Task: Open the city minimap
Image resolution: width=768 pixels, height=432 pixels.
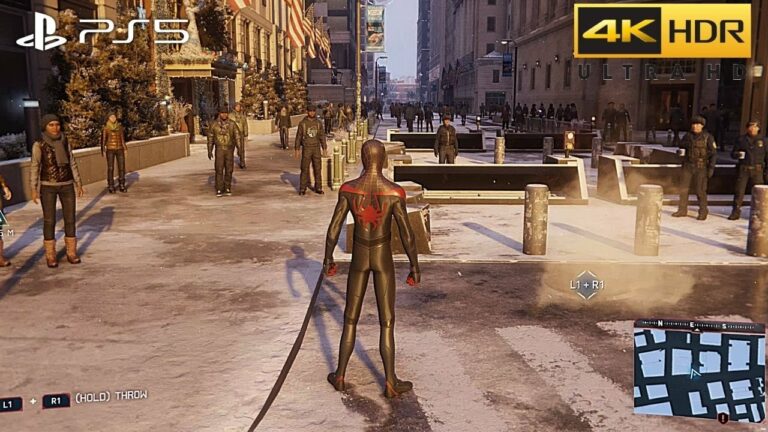Action: tap(698, 375)
